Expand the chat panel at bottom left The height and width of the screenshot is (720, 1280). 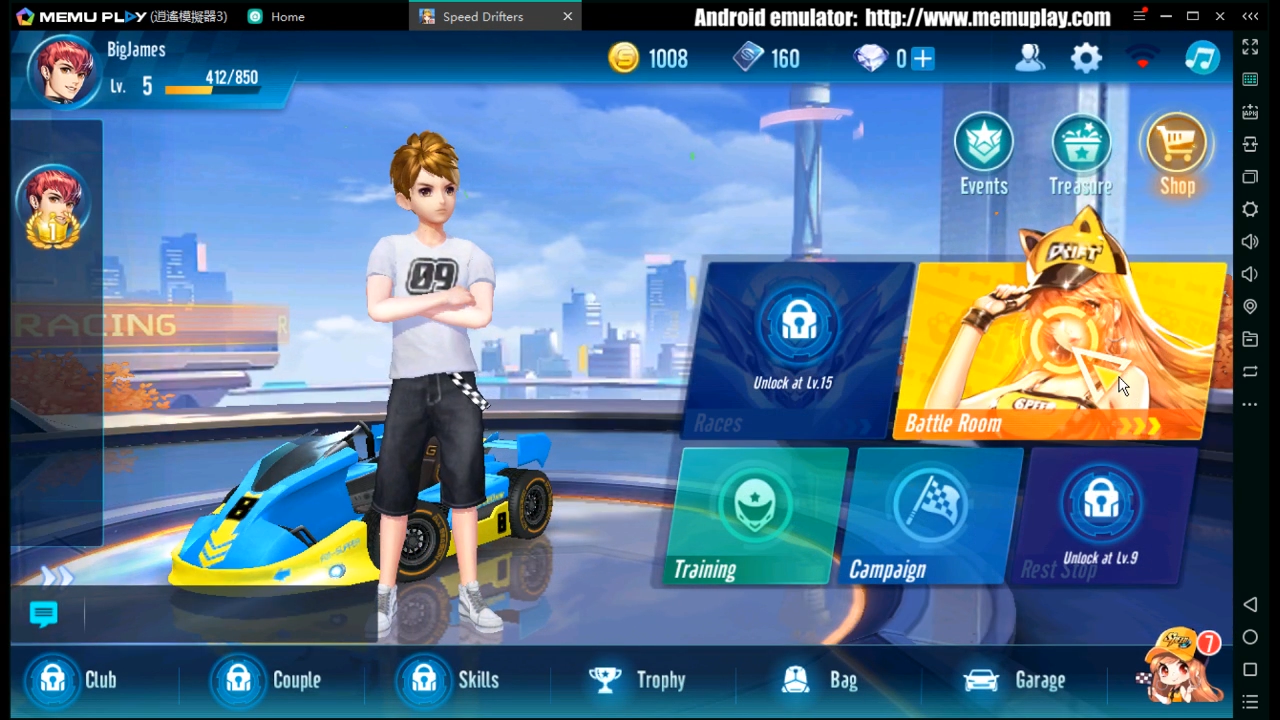pos(43,613)
